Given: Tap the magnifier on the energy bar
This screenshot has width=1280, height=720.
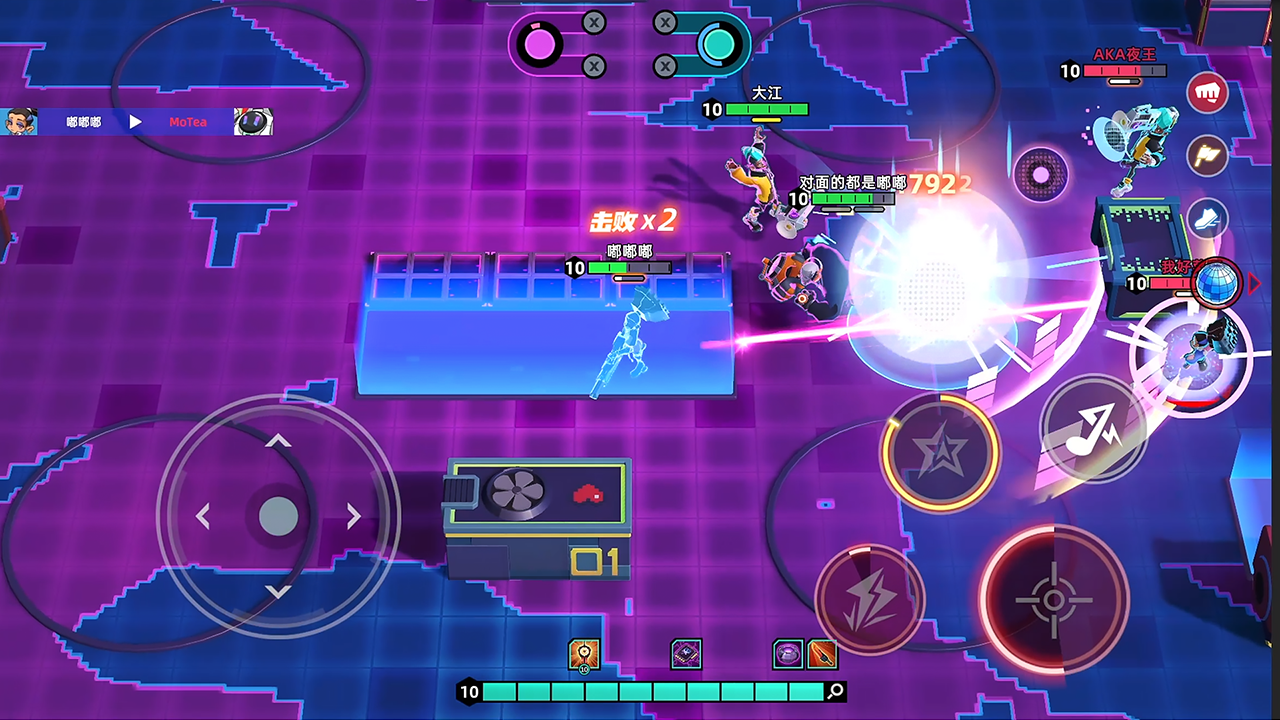Looking at the screenshot, I should (x=836, y=691).
